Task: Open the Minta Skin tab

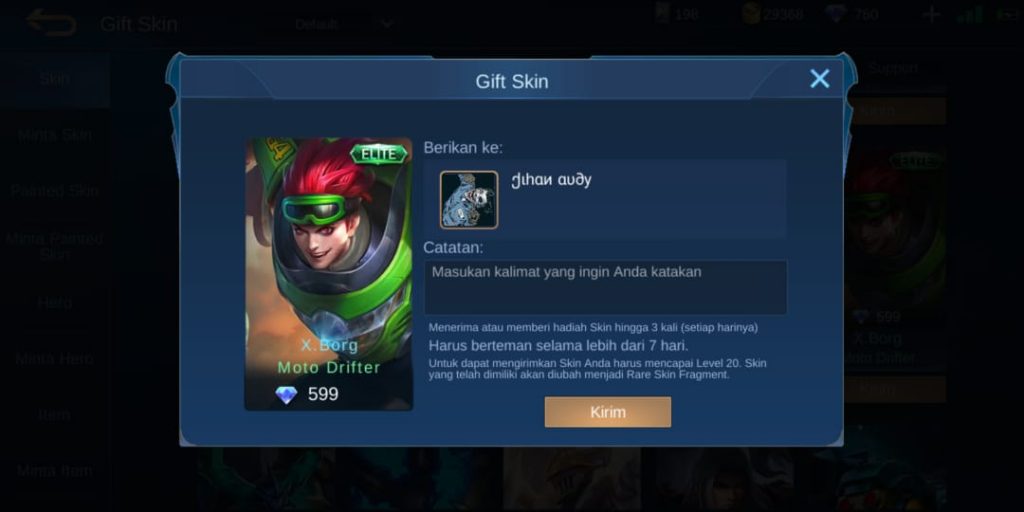Action: pyautogui.click(x=55, y=134)
